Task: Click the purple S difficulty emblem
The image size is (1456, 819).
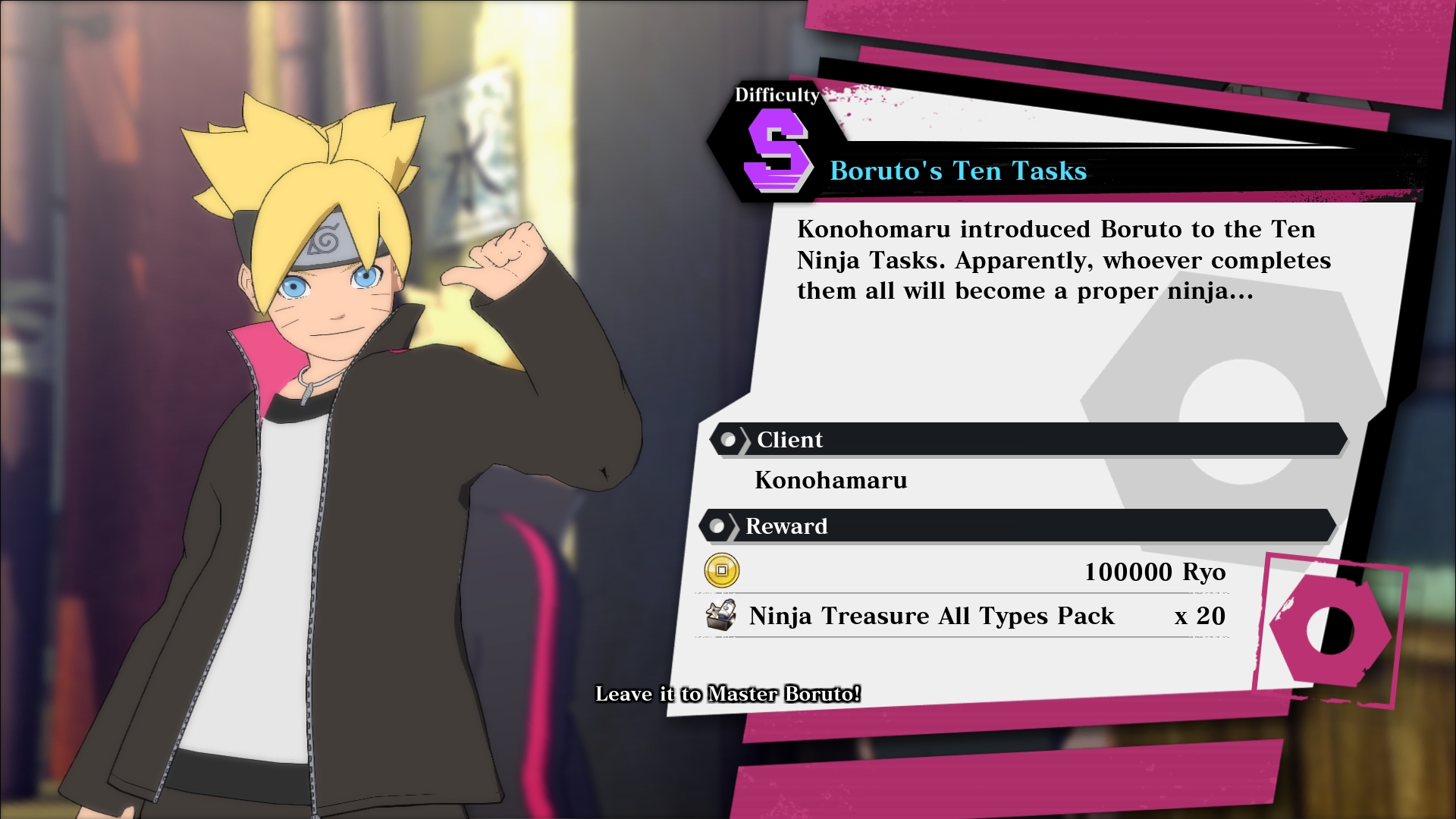Action: [776, 152]
